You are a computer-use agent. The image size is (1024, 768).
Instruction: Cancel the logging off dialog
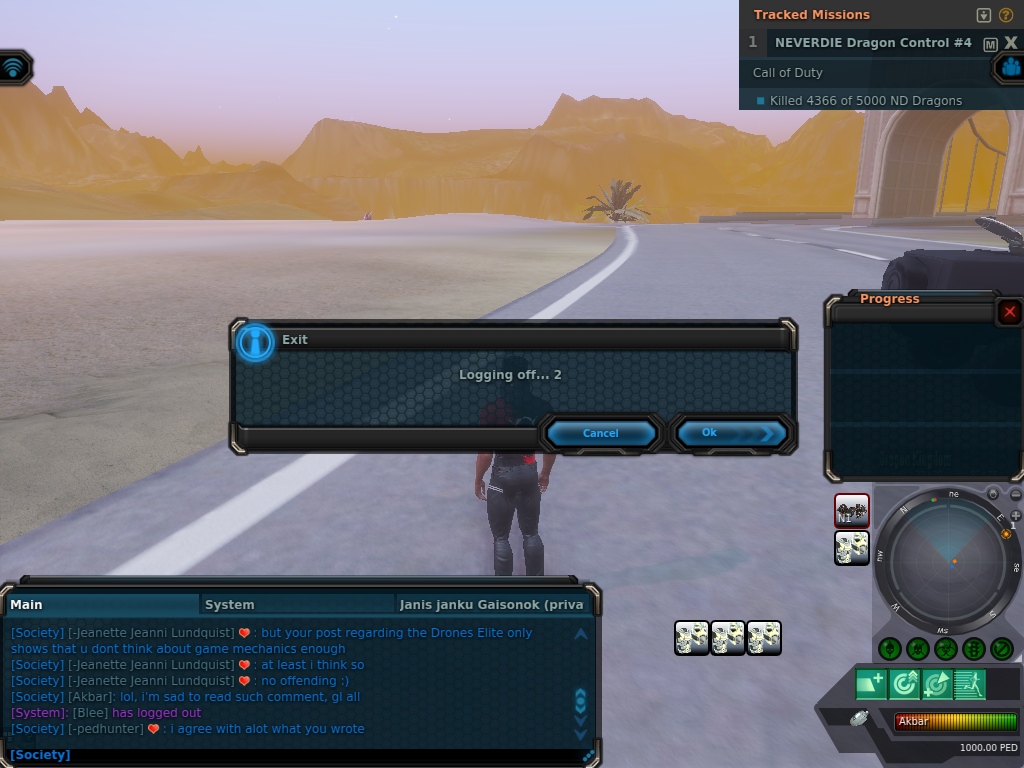pyautogui.click(x=600, y=433)
